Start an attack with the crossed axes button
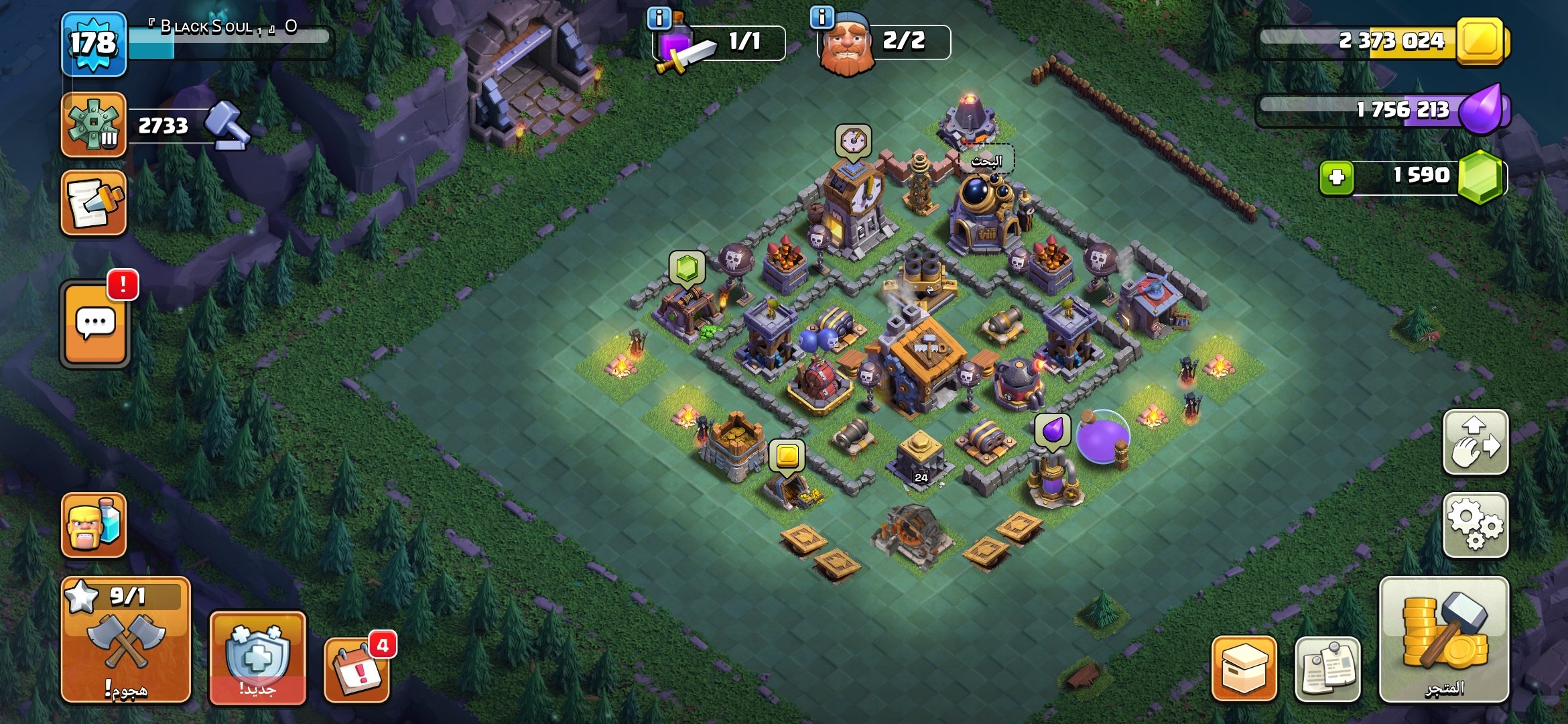Image resolution: width=1568 pixels, height=724 pixels. (126, 640)
